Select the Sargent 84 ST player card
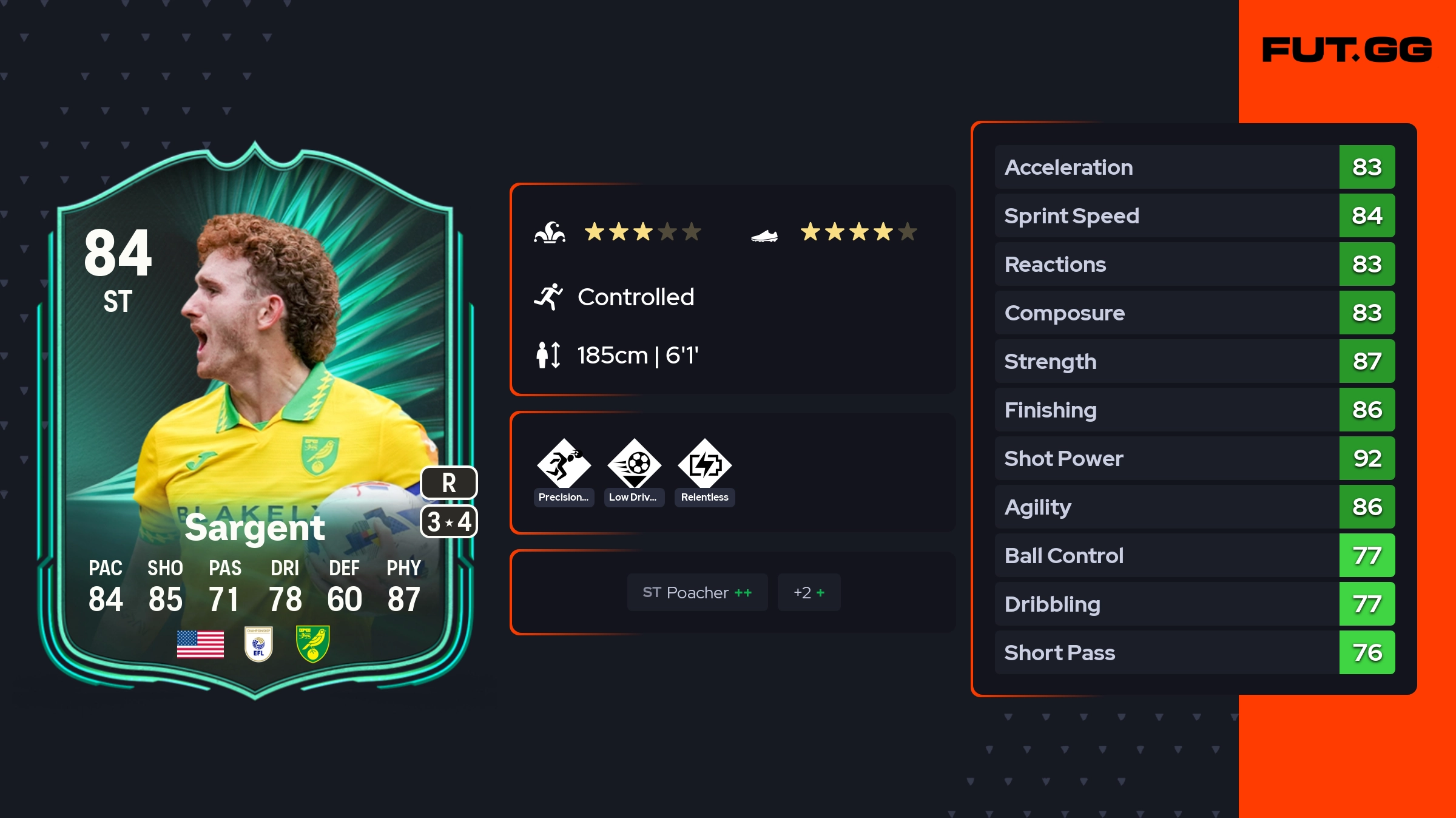Screen dimensions: 1456x818 coord(255,419)
